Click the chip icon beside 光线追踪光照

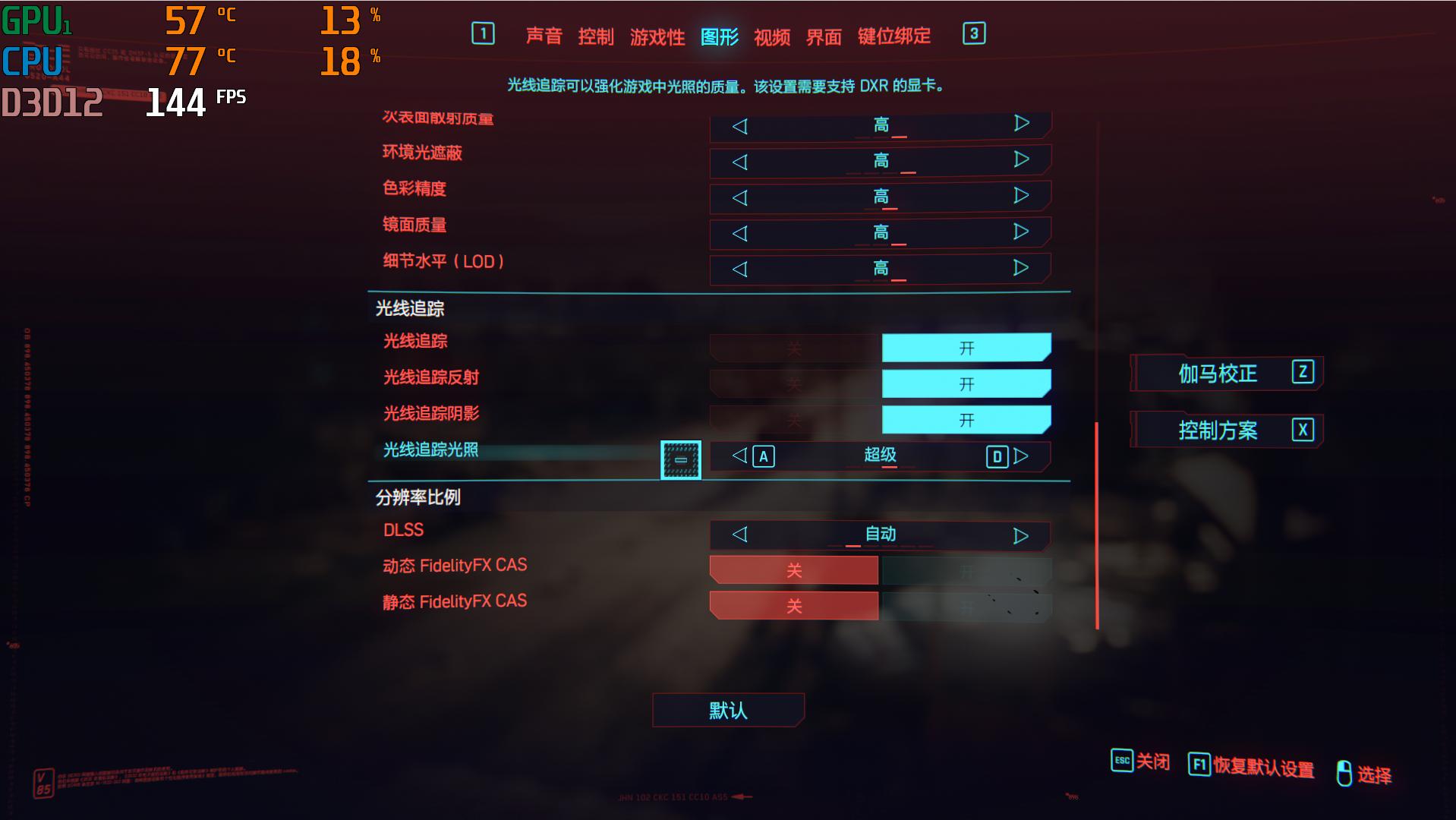click(680, 459)
